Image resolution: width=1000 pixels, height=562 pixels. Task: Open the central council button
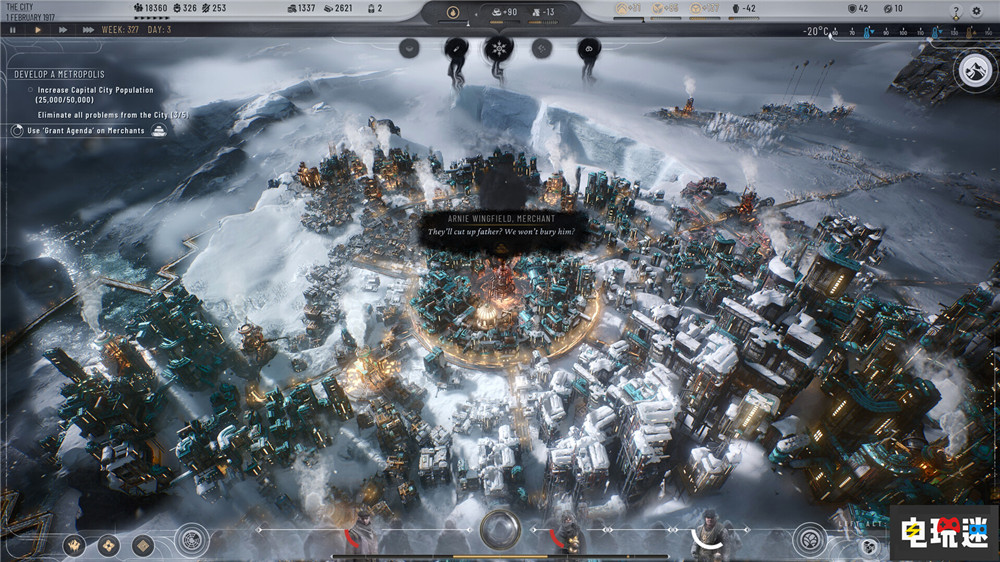[x=499, y=528]
